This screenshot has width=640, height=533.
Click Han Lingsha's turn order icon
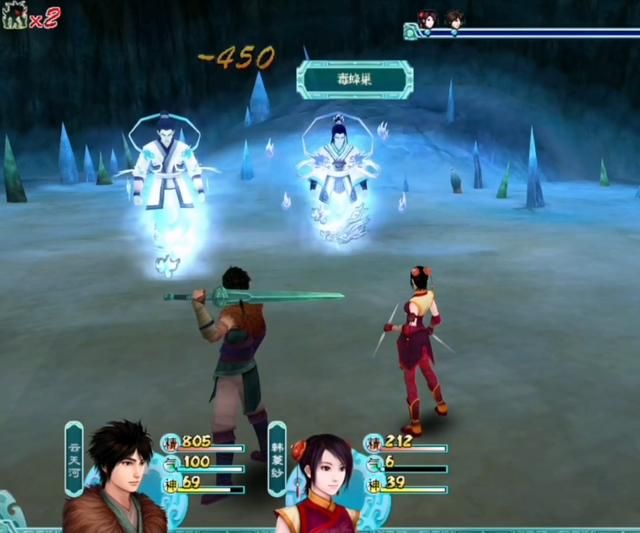click(x=429, y=18)
